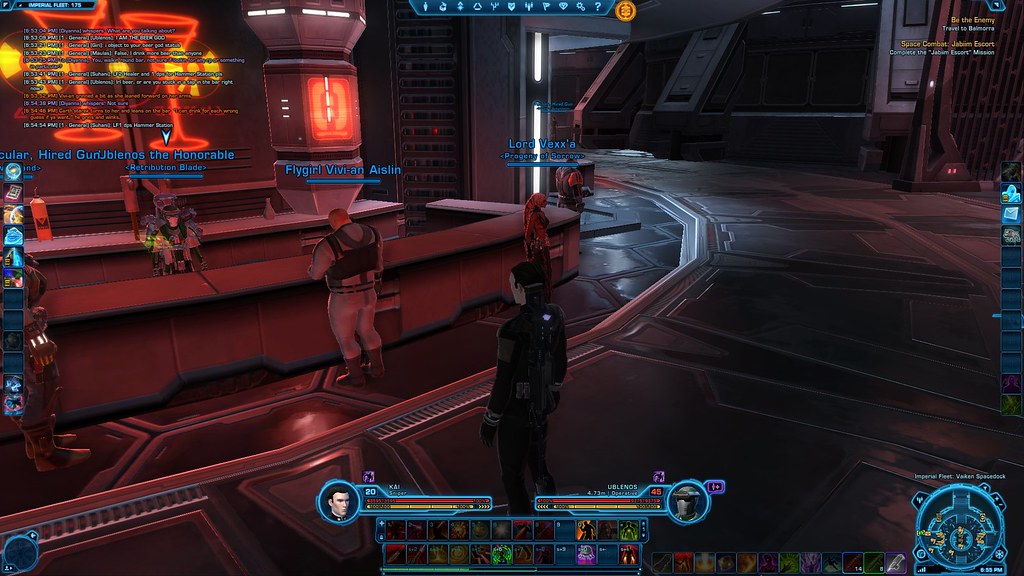This screenshot has width=1024, height=576.
Task: Activate the green glowing figure ability
Action: [x=629, y=530]
